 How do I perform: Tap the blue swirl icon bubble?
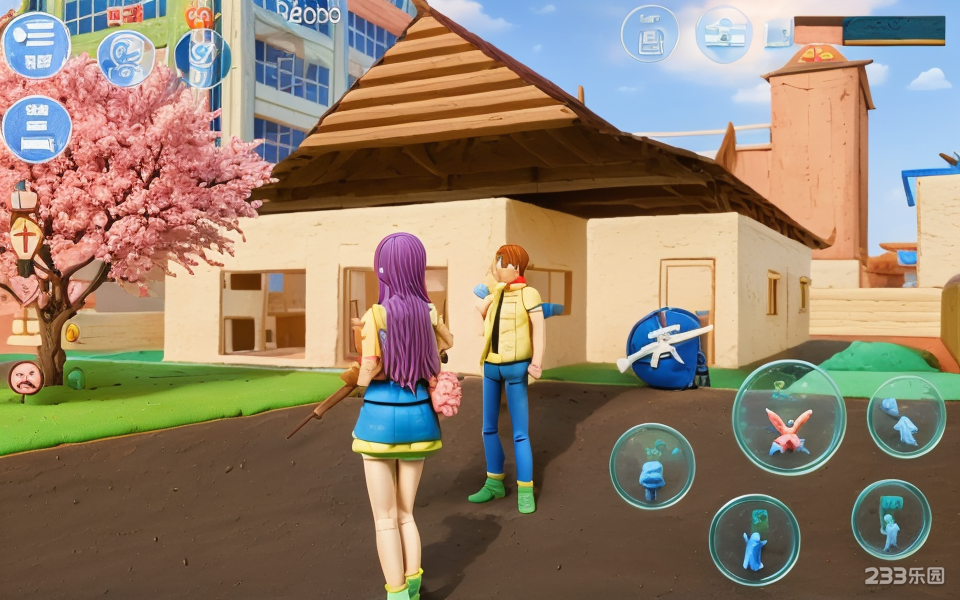(126, 58)
